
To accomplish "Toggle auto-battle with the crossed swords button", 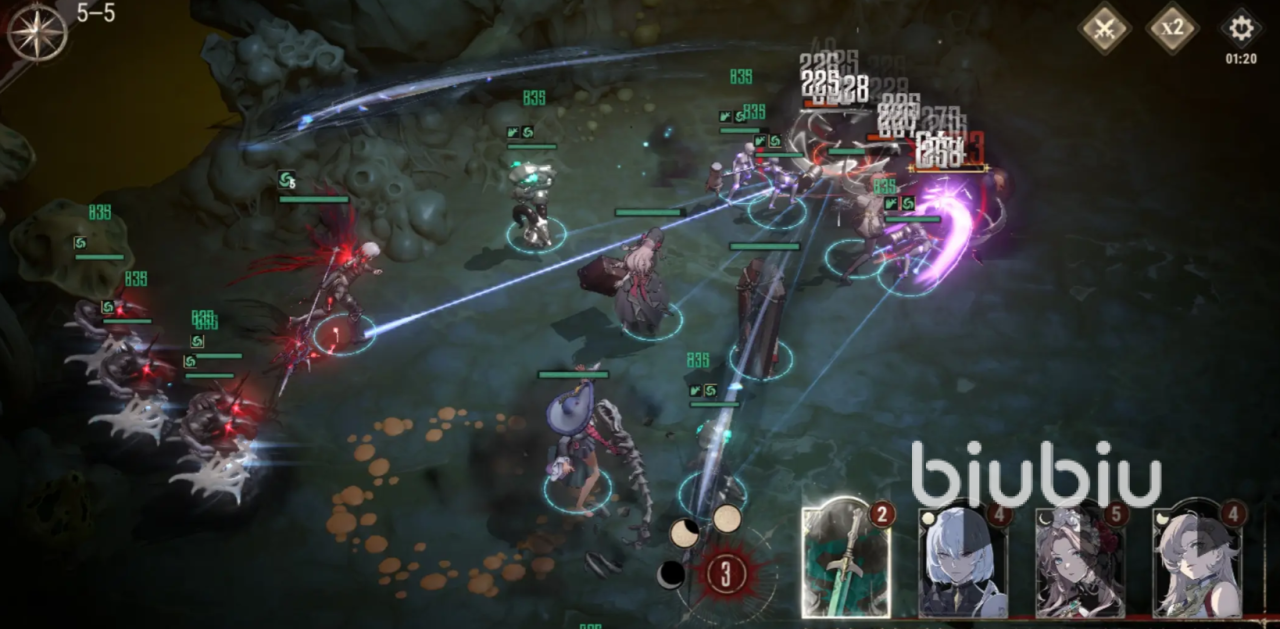I will pos(1104,28).
